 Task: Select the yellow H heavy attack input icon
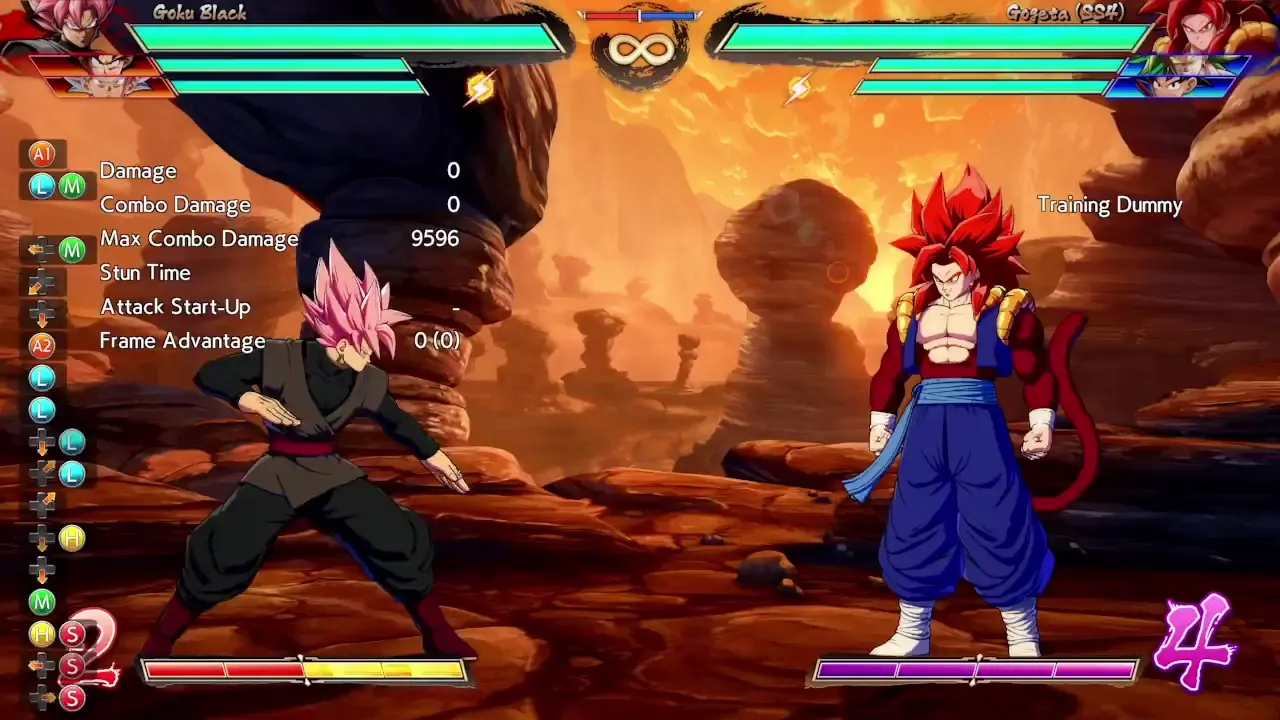pyautogui.click(x=71, y=538)
